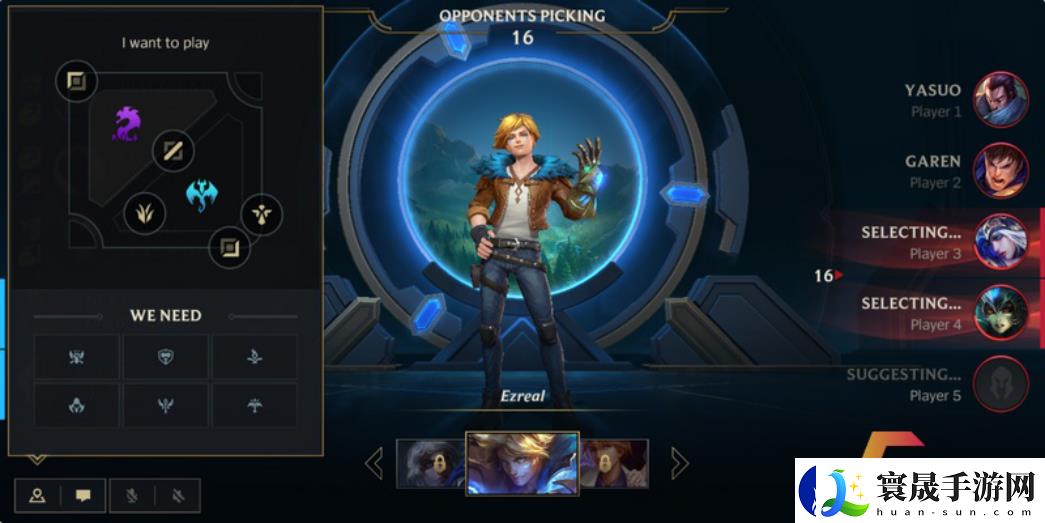Viewport: 1045px width, 523px height.
Task: Pick the jungle claw icon on the map
Action: (x=146, y=212)
